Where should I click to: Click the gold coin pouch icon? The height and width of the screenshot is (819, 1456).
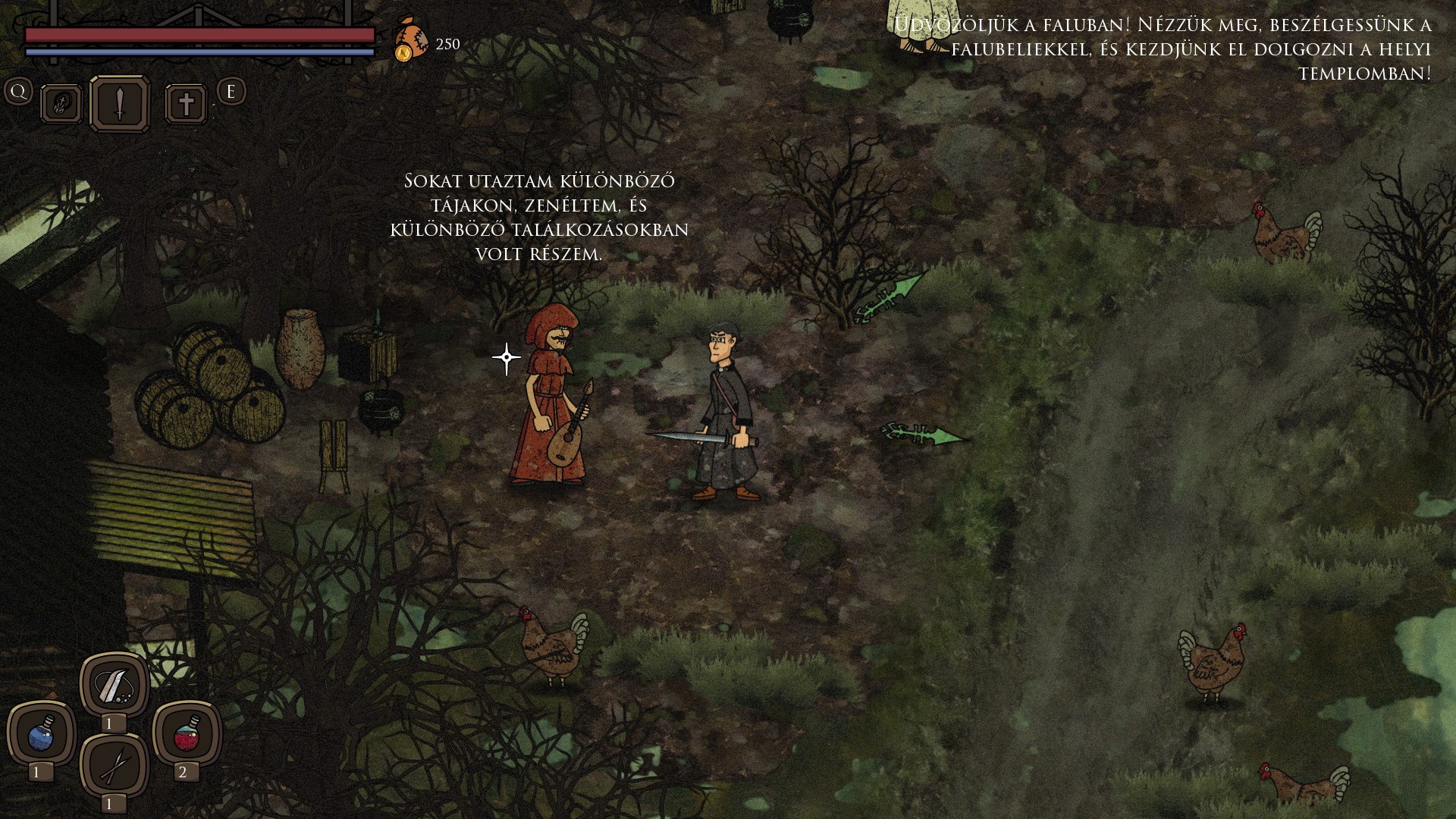[x=409, y=39]
